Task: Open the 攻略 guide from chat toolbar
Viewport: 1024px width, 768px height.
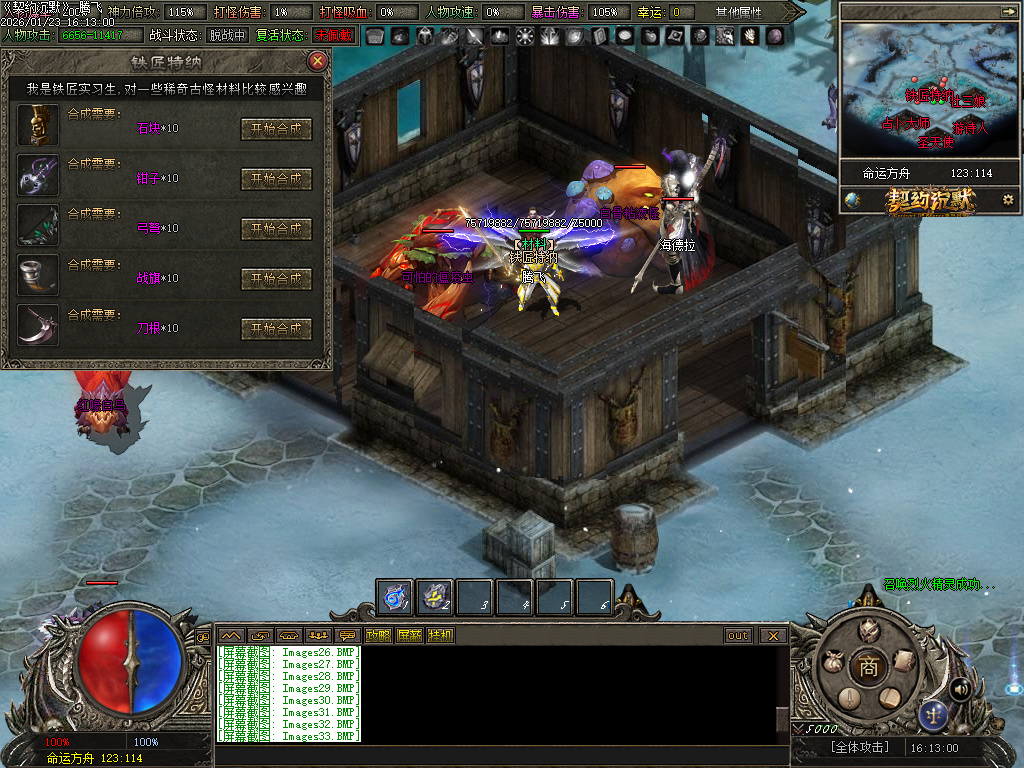Action: pyautogui.click(x=378, y=635)
